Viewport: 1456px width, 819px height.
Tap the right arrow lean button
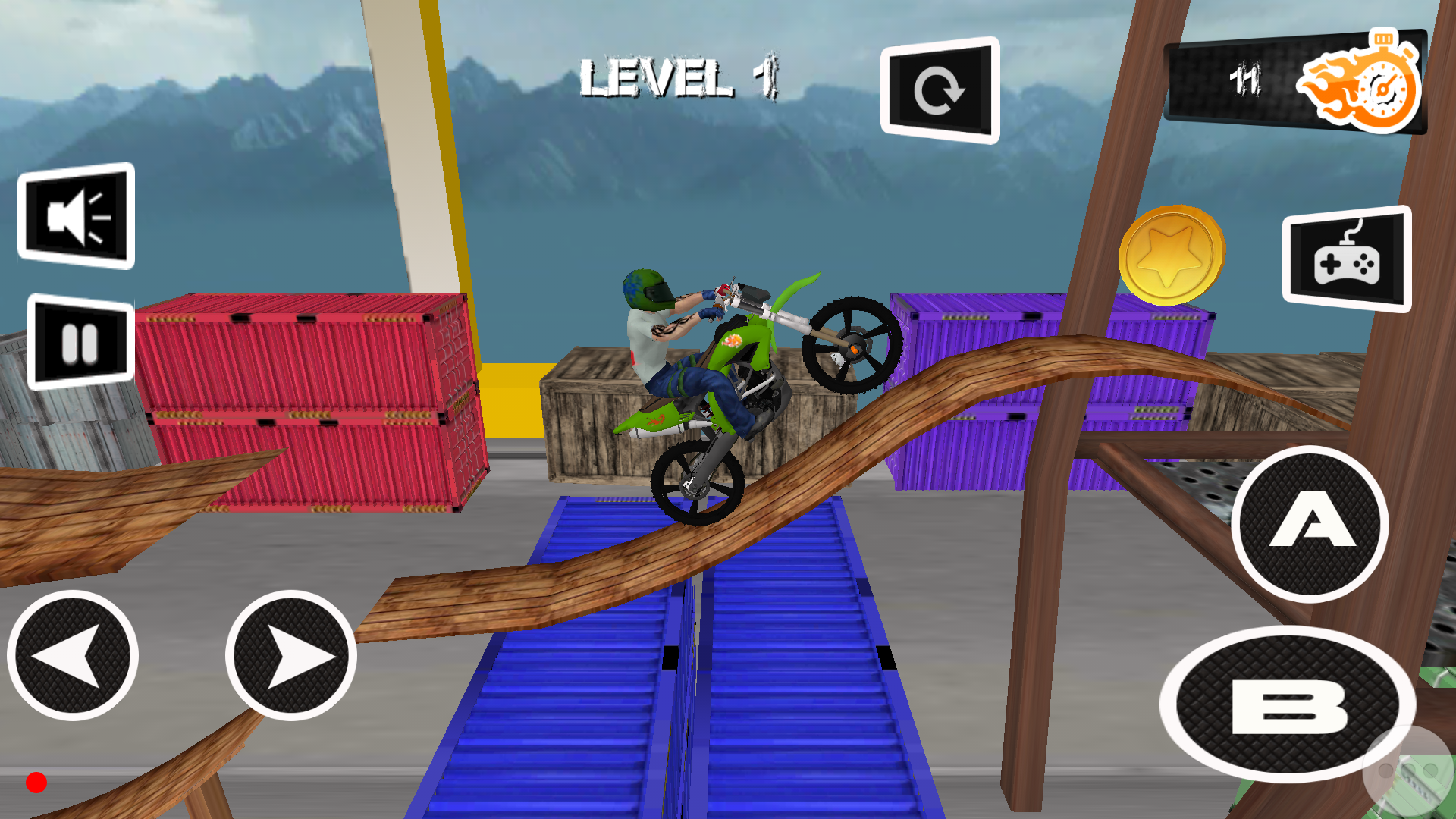[x=291, y=656]
